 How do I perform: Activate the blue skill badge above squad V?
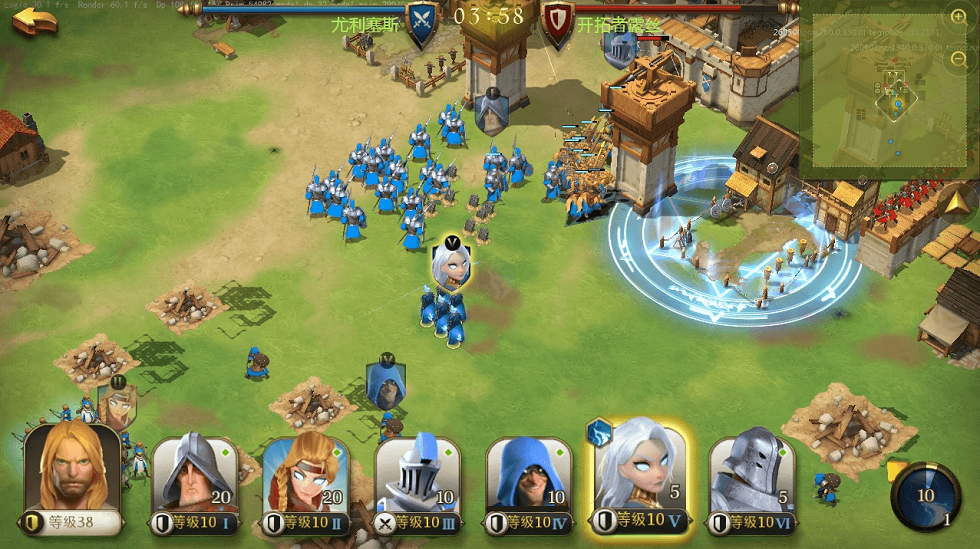[x=599, y=432]
